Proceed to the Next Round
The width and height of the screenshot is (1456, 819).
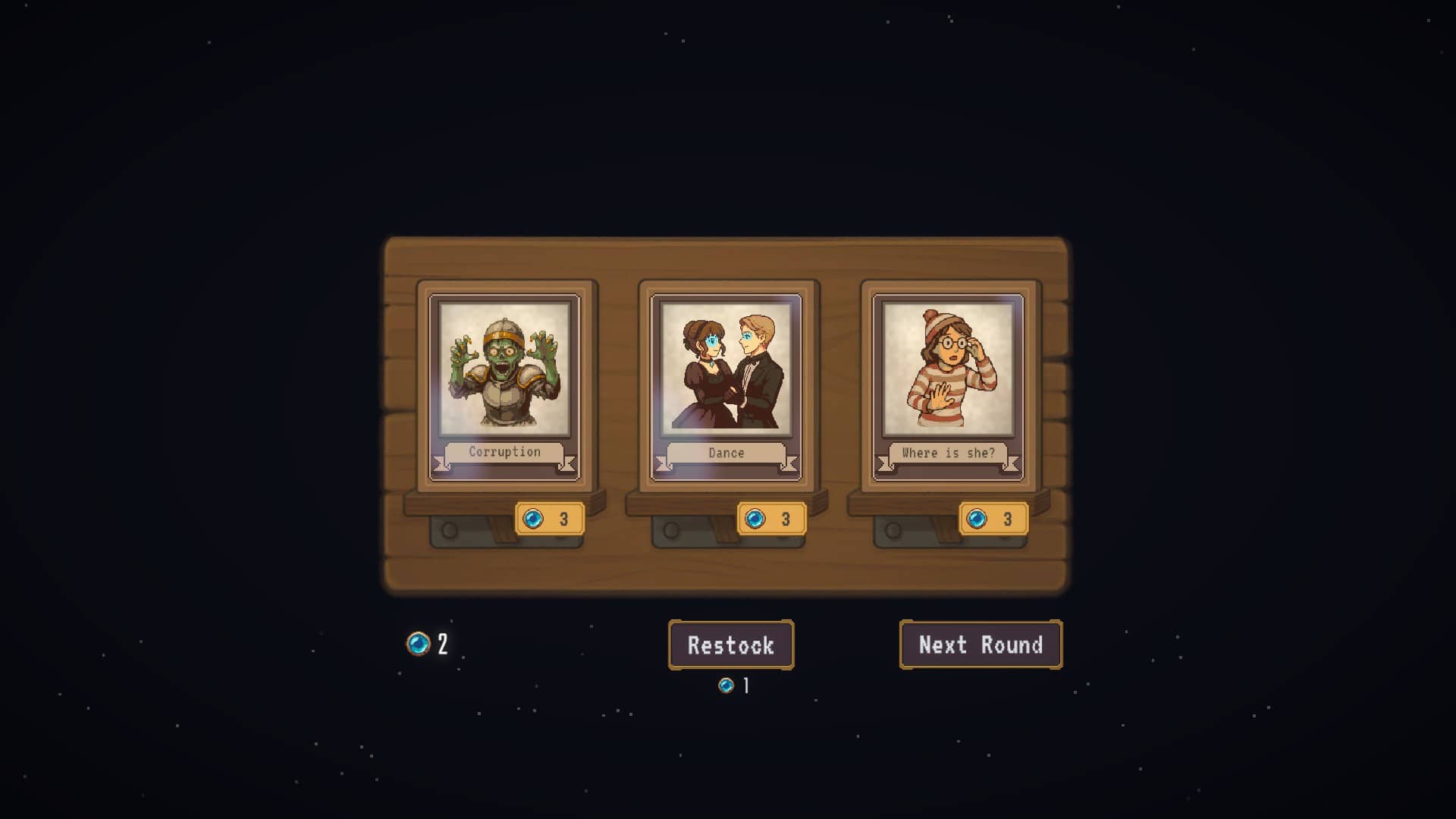point(981,645)
